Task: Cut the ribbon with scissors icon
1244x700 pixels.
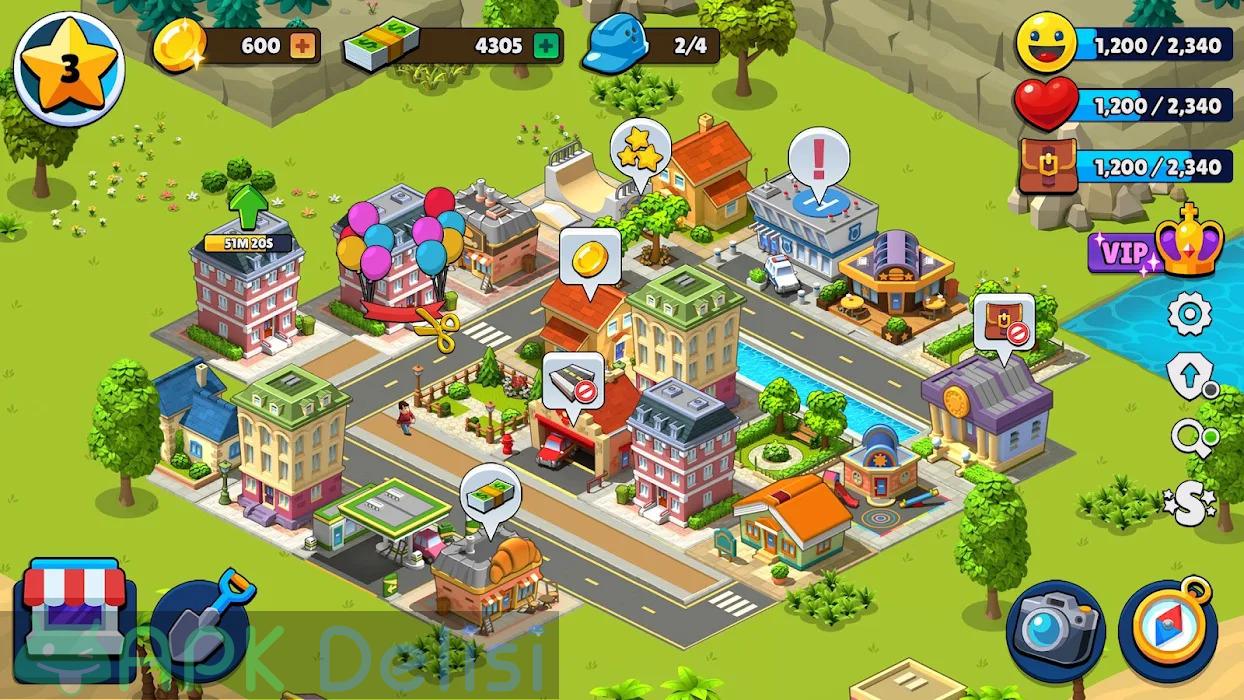Action: 436,325
